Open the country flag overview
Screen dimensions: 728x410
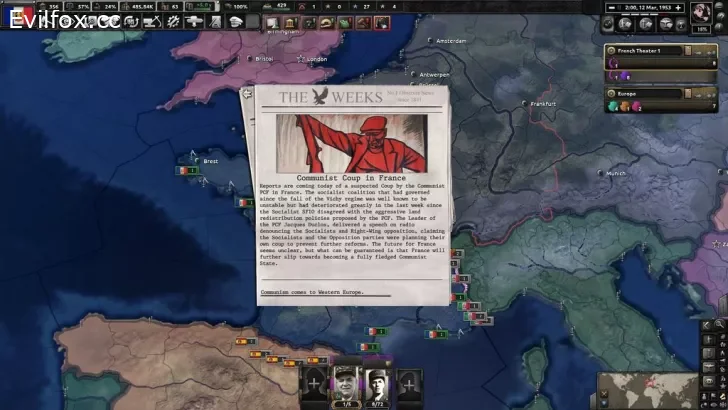(x=20, y=15)
